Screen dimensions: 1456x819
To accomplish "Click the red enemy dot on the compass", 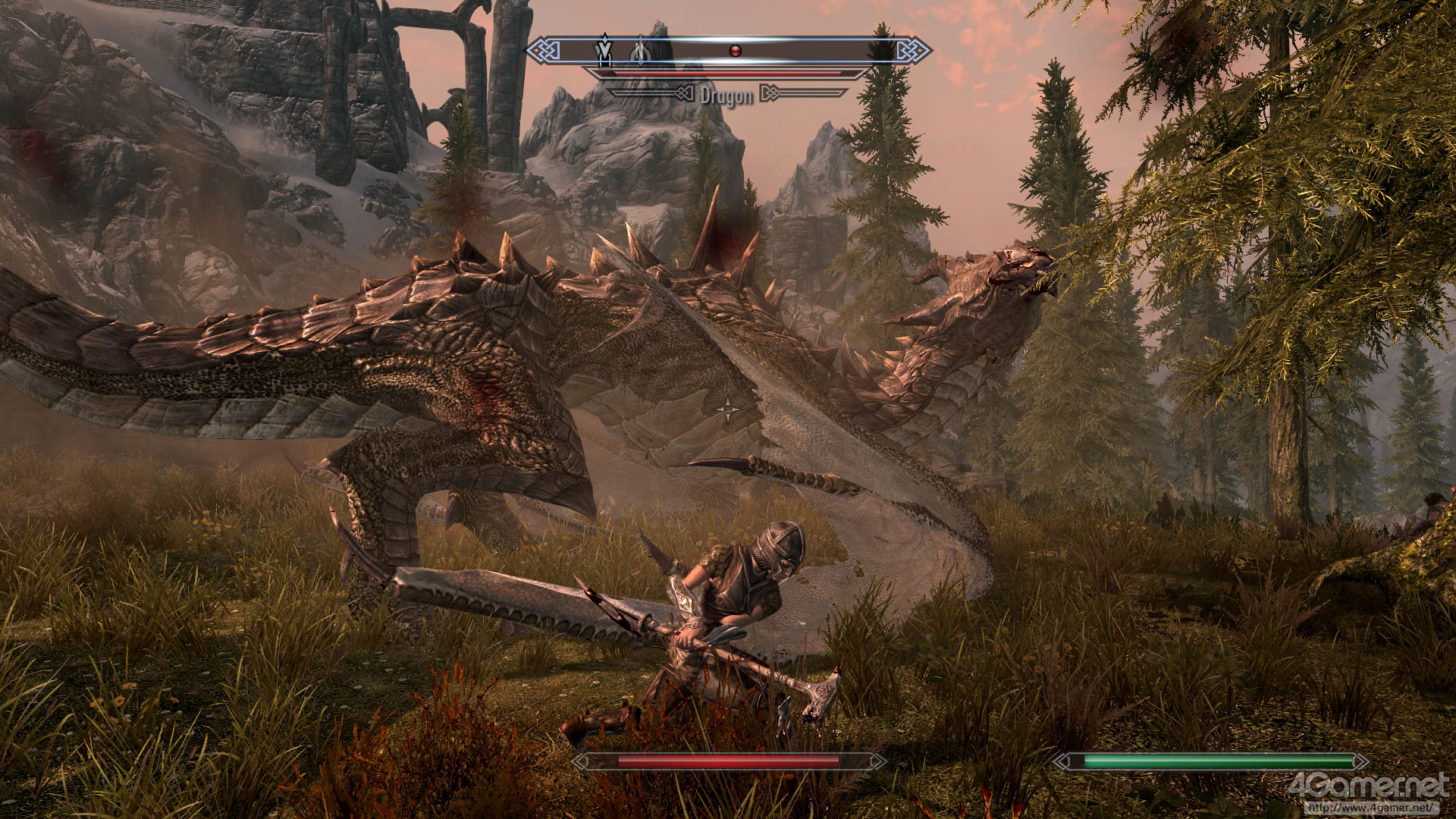I will click(x=734, y=51).
